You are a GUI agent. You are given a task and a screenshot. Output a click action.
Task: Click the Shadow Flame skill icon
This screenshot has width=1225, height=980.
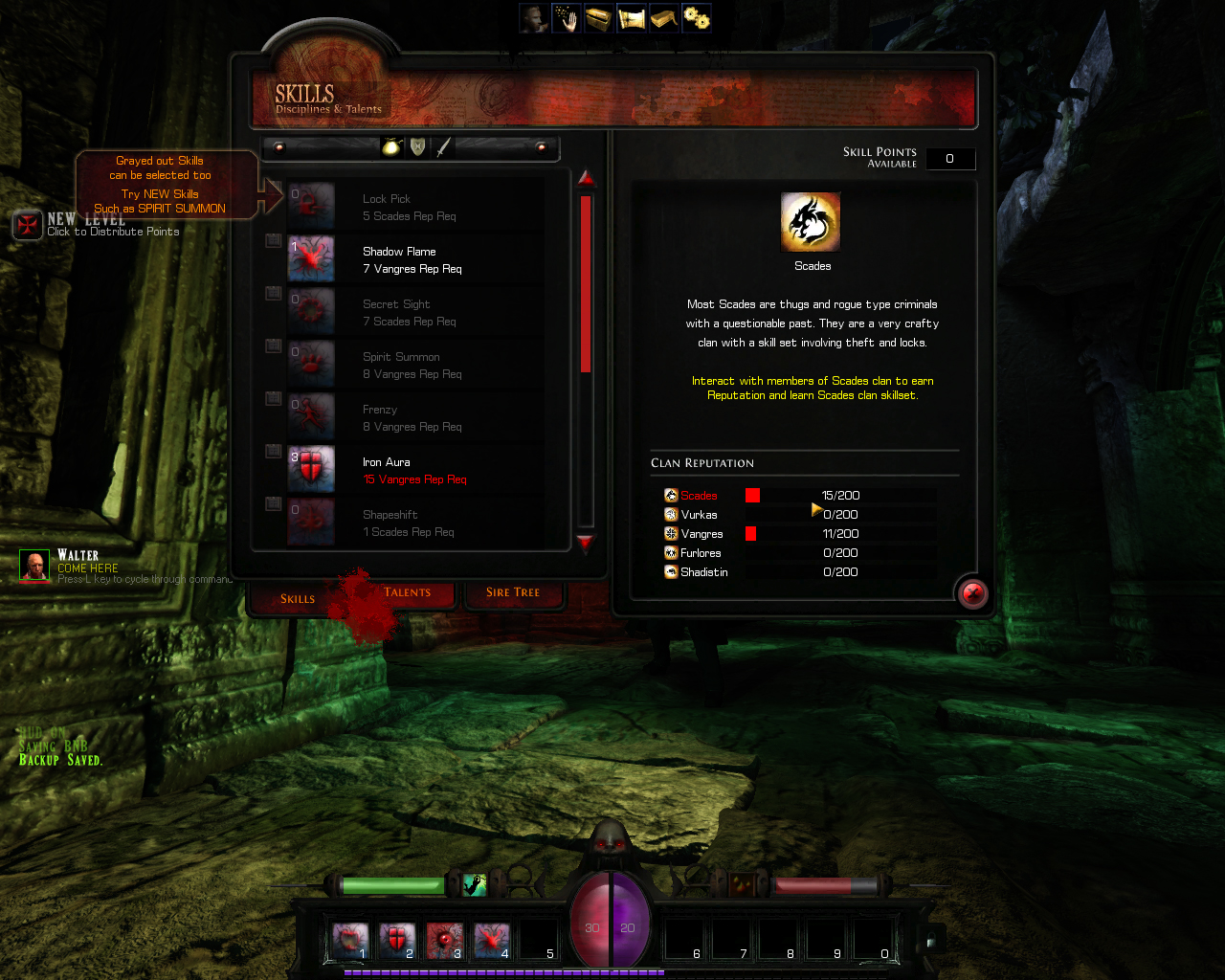[310, 259]
